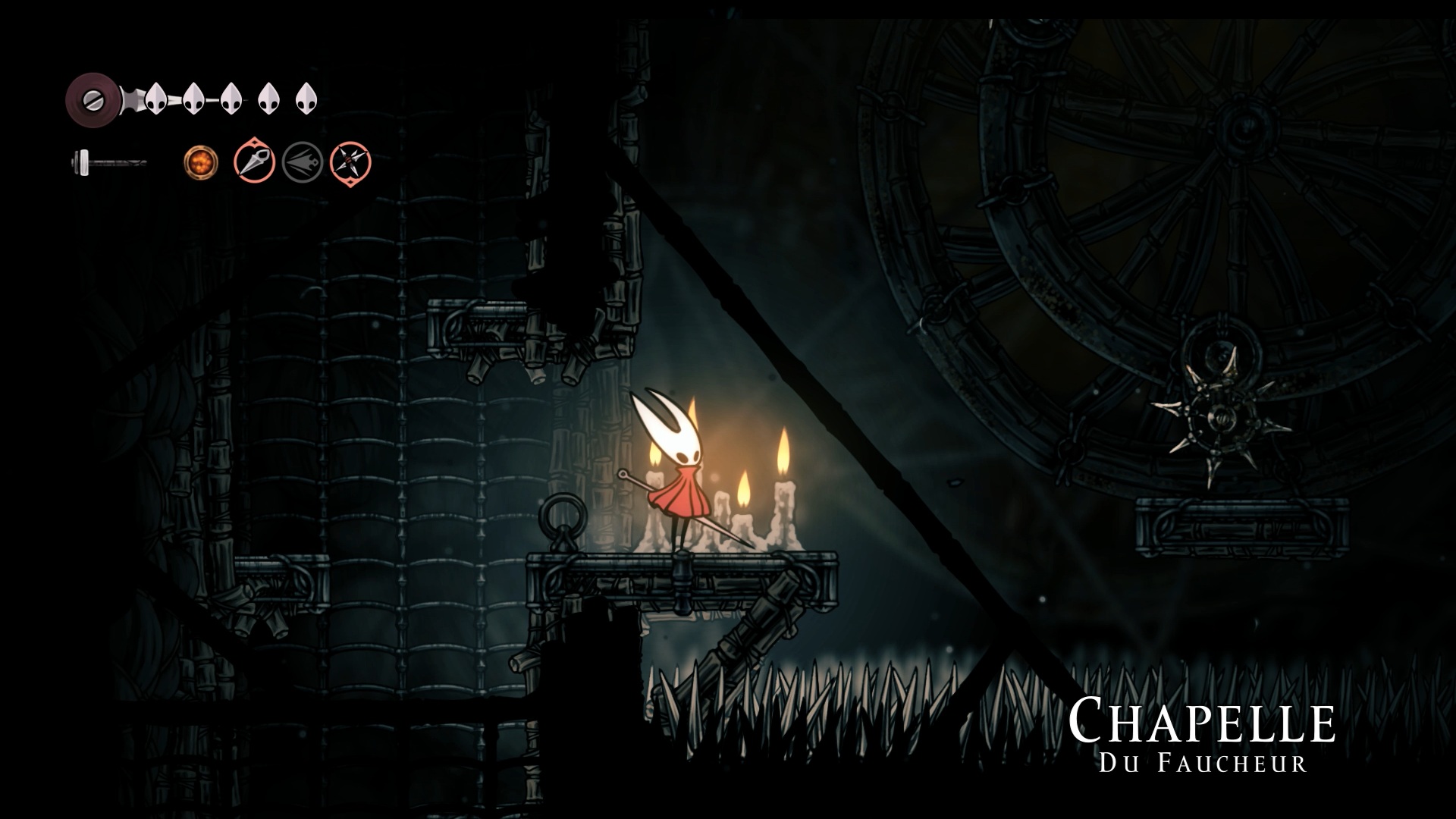Click the silk spool crest emblem
Viewport: 1456px width, 819px height.
(x=92, y=99)
